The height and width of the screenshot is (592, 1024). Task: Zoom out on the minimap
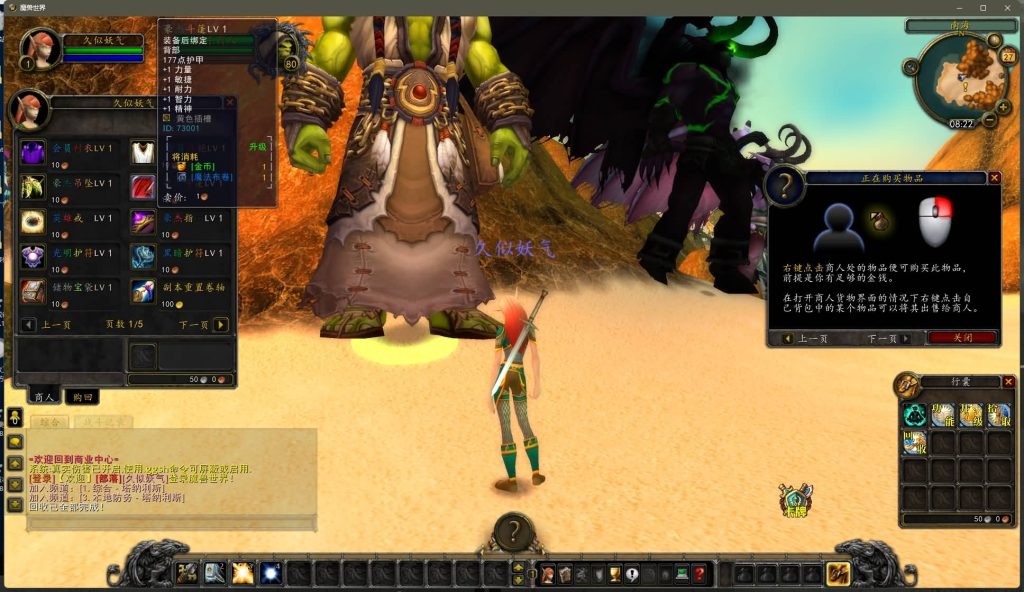click(x=989, y=120)
